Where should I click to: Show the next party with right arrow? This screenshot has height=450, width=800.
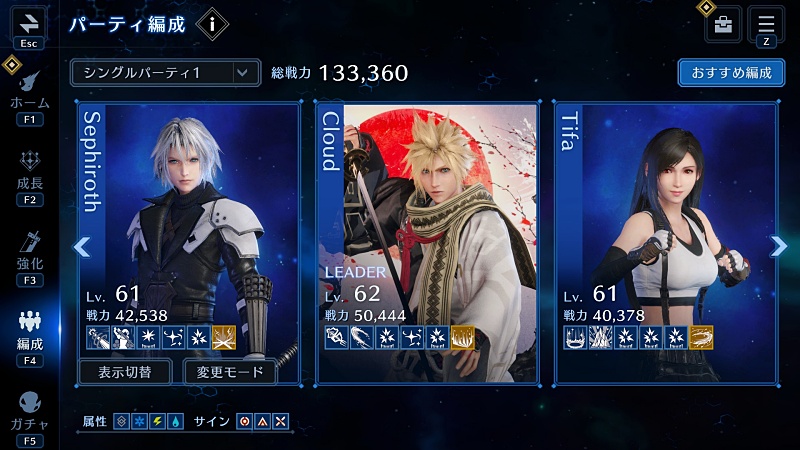[778, 246]
